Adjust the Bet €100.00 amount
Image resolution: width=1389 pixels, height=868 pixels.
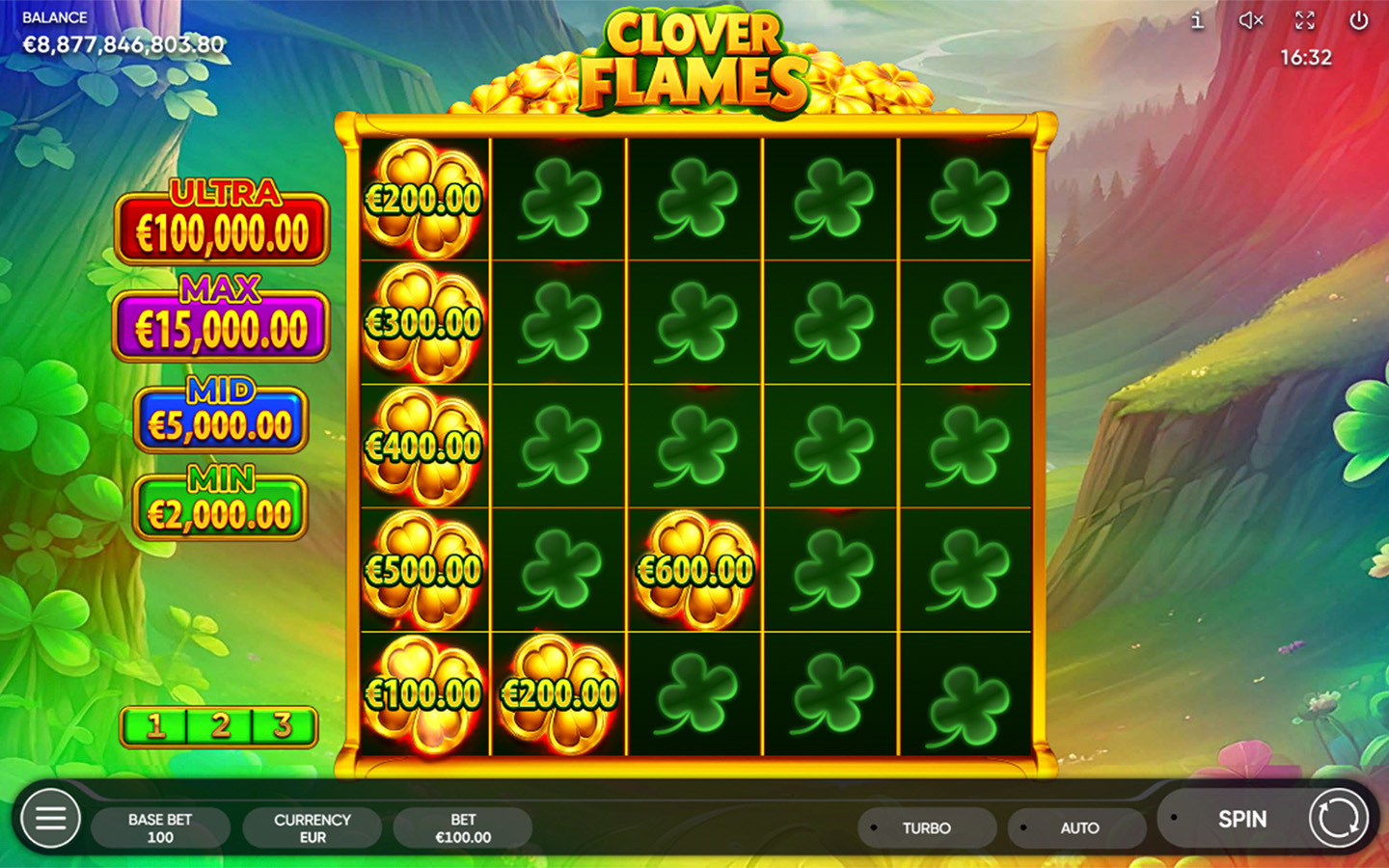click(x=463, y=827)
